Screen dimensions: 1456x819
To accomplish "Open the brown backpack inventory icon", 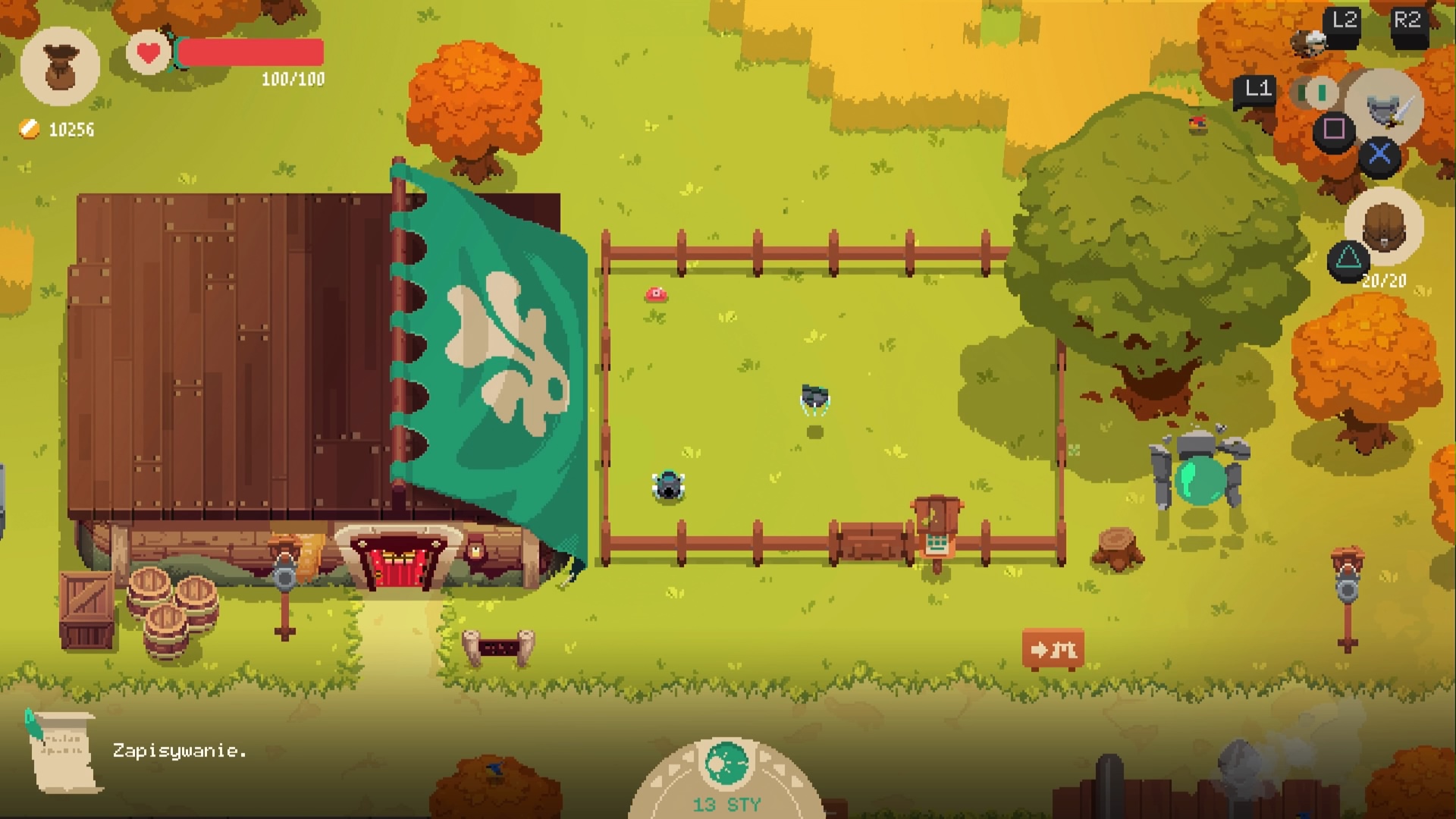I will coord(1384,226).
